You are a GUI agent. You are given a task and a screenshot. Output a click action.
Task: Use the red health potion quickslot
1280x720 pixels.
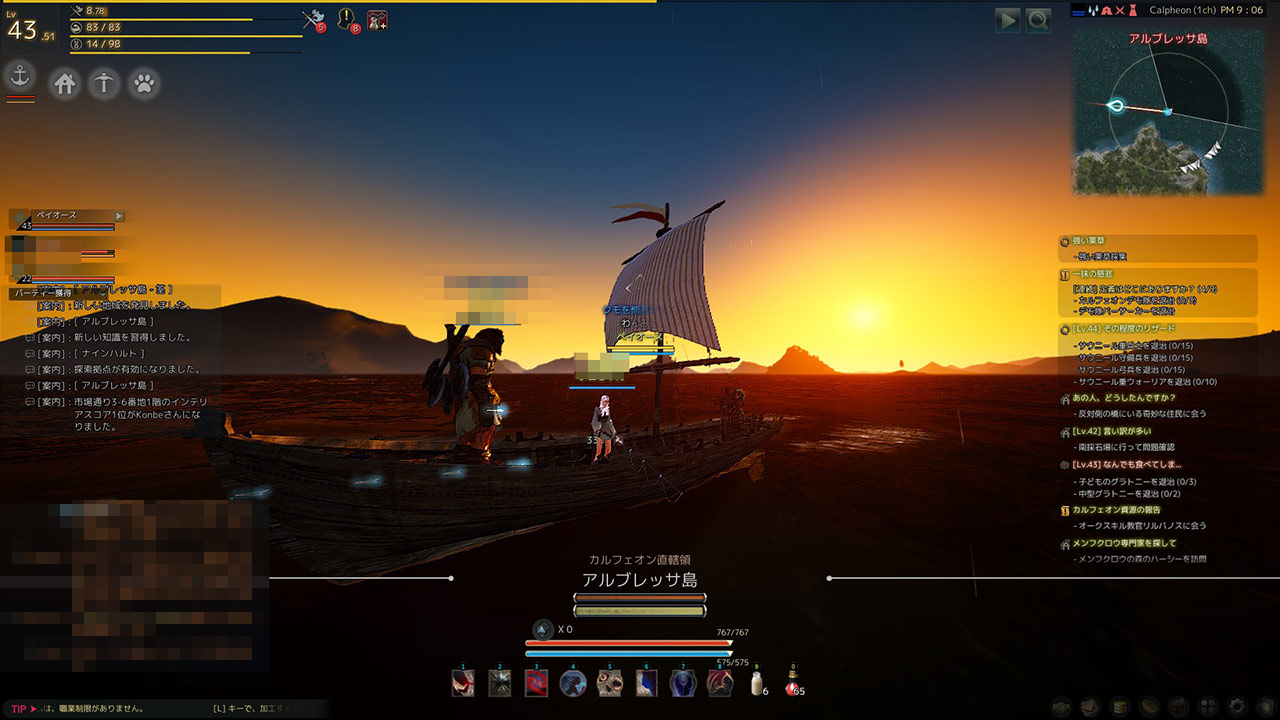coord(792,683)
